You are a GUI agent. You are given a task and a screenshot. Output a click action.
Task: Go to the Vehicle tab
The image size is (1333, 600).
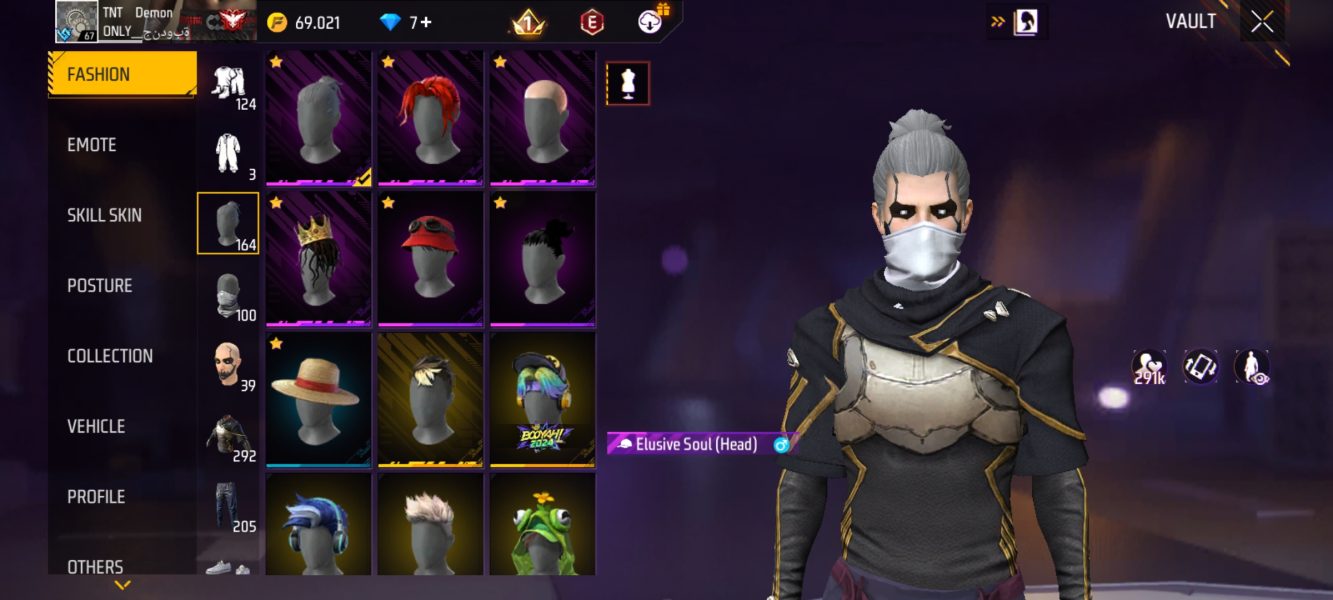pyautogui.click(x=96, y=426)
